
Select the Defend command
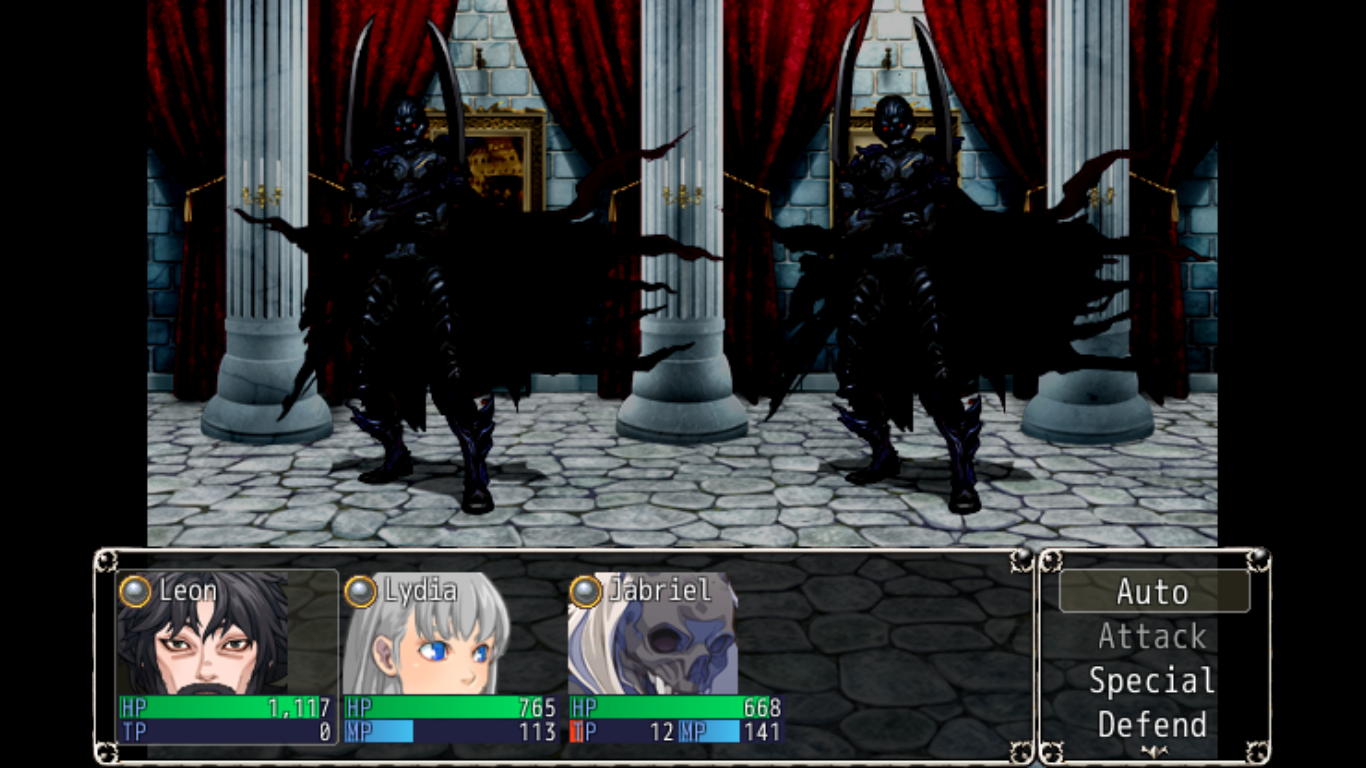click(1151, 725)
